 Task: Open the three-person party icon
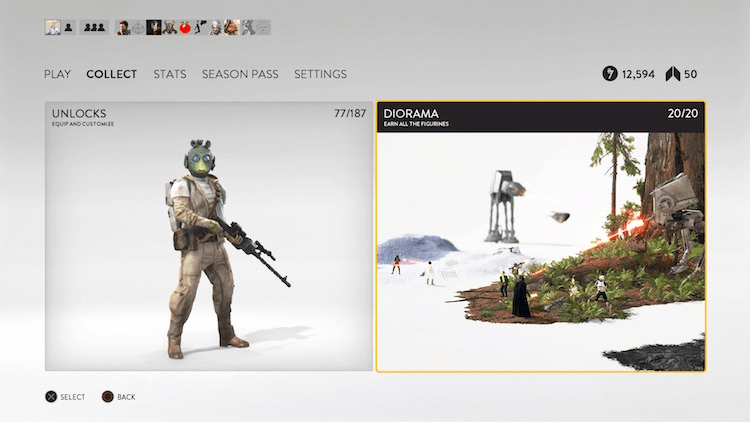tap(93, 28)
